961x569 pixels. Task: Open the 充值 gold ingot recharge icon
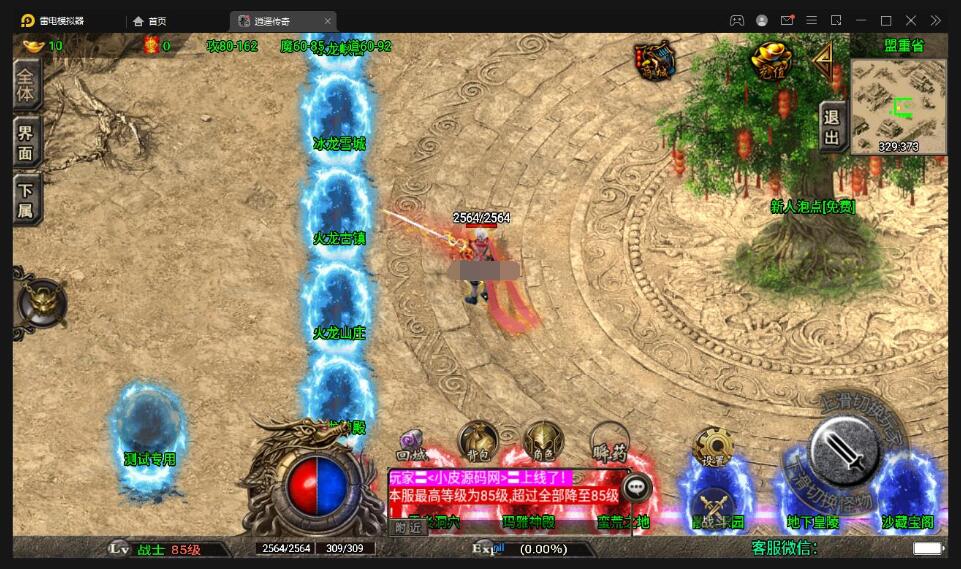click(x=771, y=60)
